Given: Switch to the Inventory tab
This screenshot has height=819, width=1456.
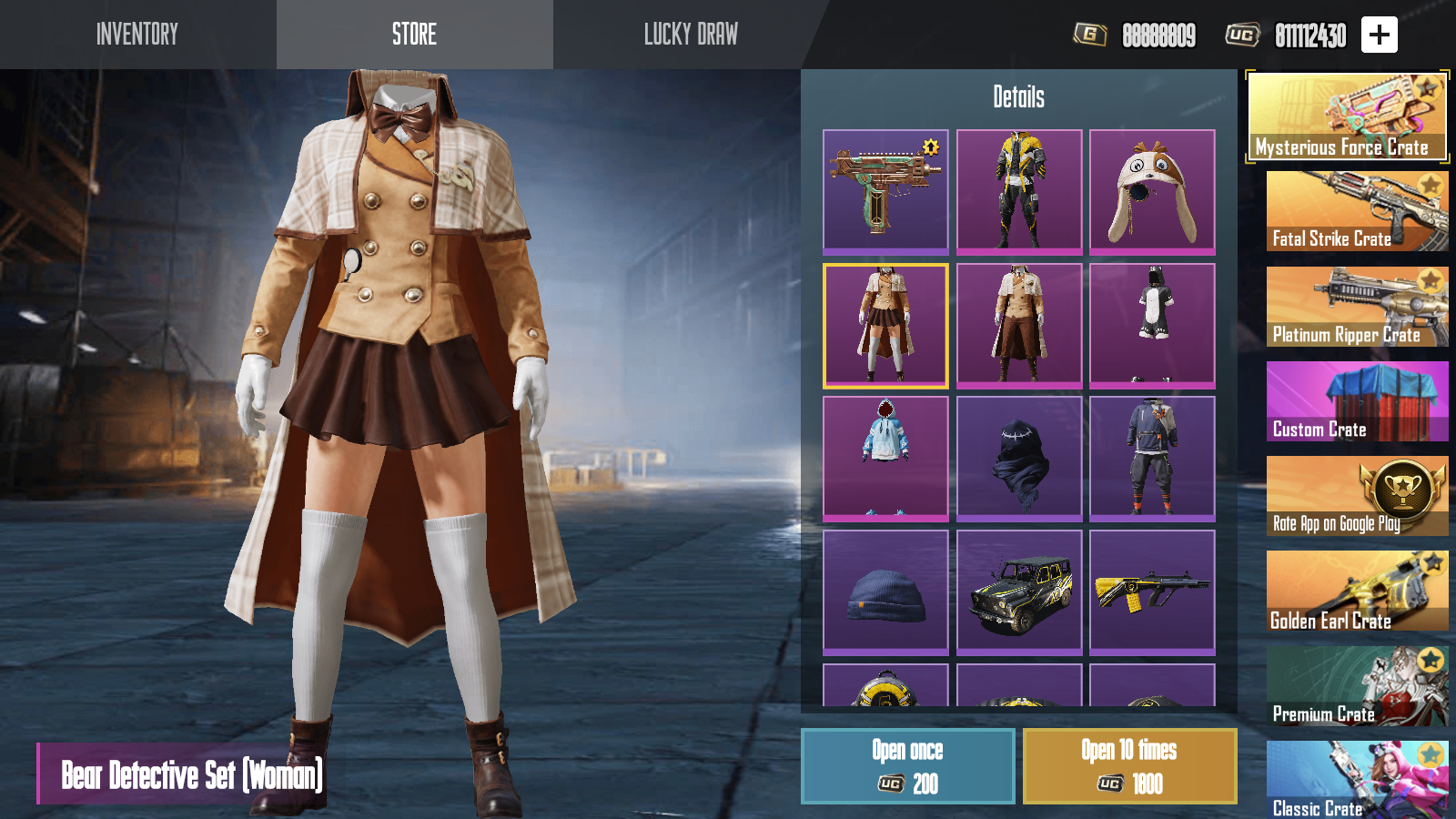Looking at the screenshot, I should pos(137,35).
